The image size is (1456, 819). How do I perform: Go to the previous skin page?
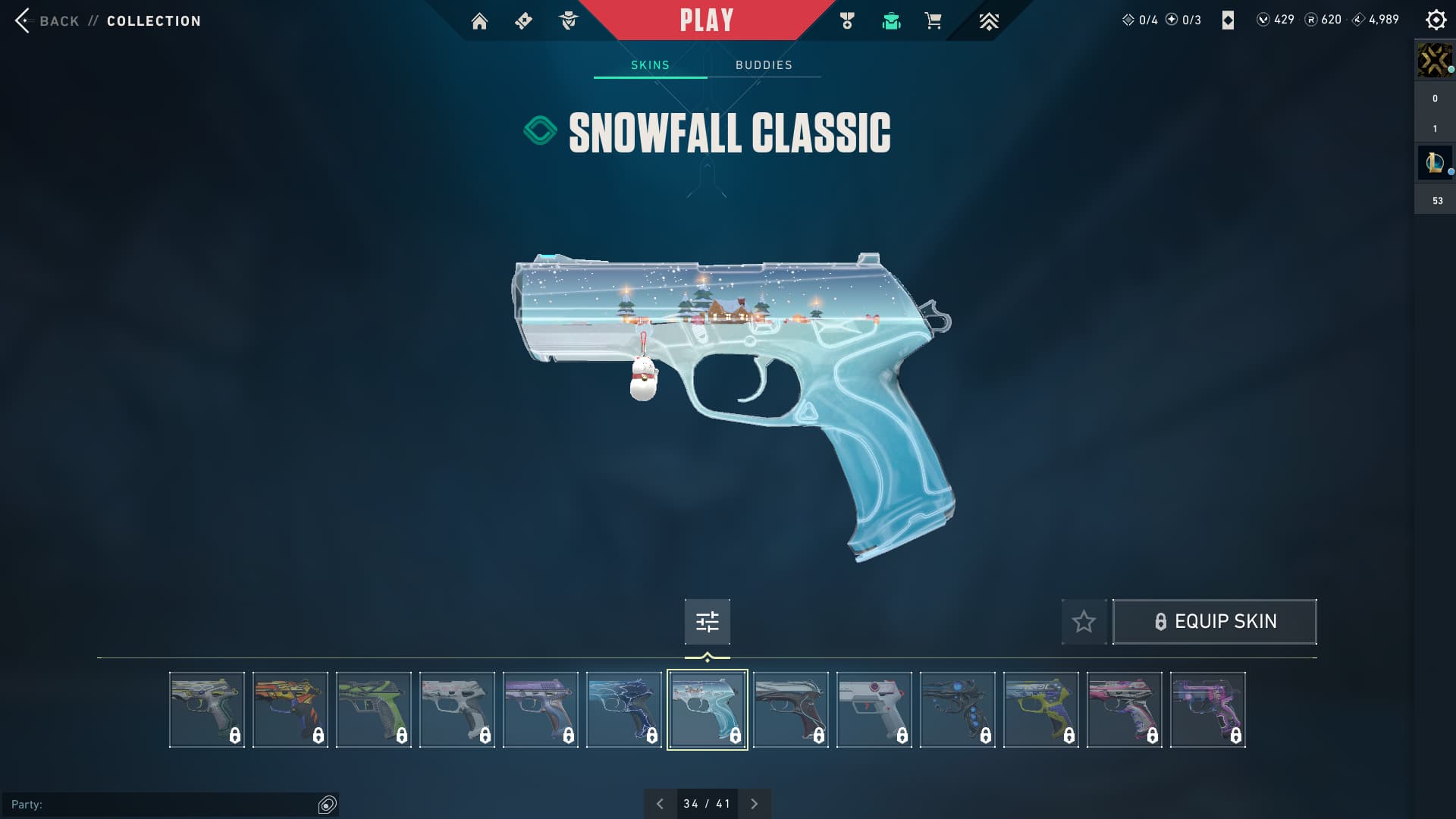point(660,804)
